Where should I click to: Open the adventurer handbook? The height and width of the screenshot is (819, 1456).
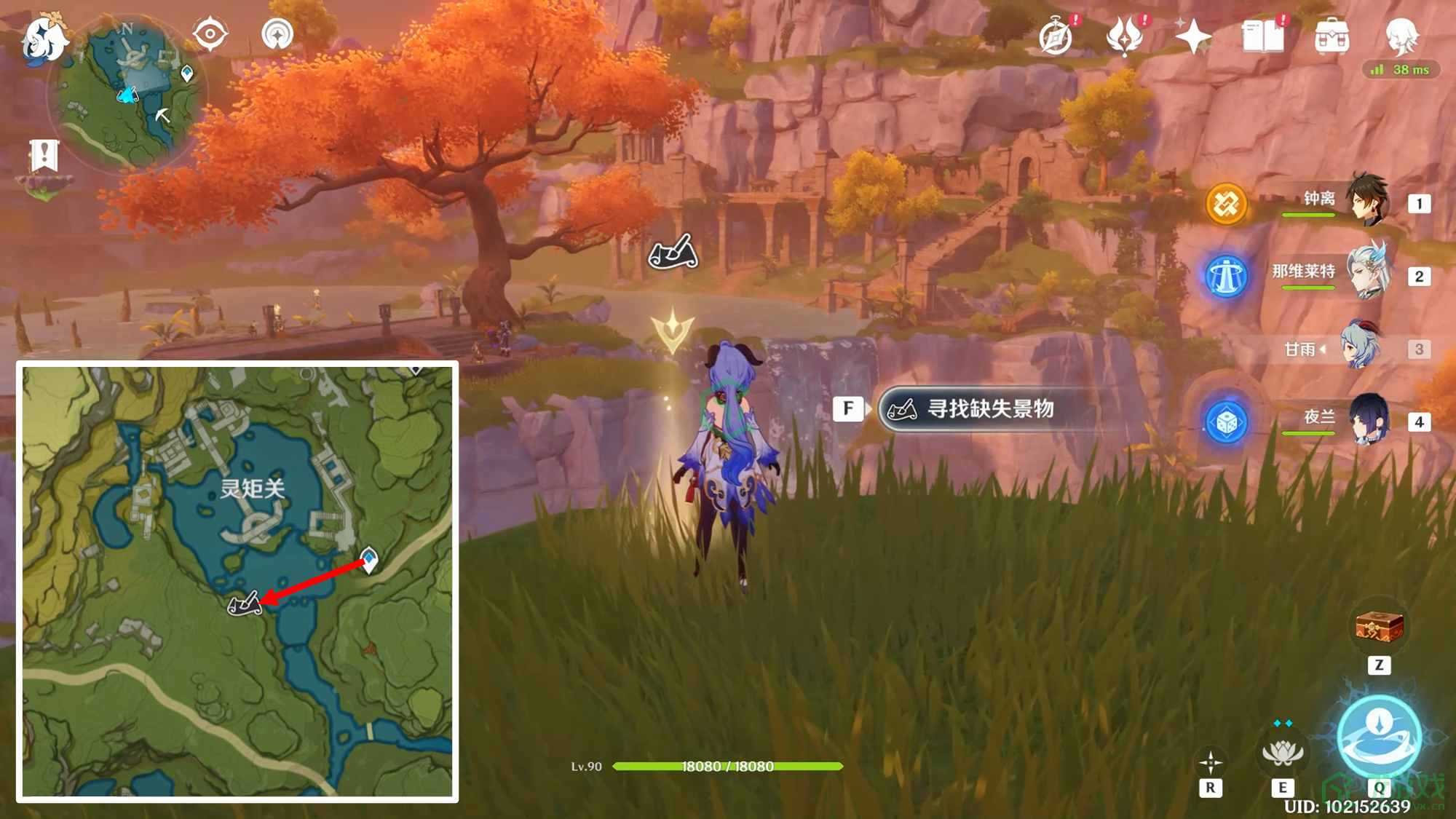point(1262,36)
